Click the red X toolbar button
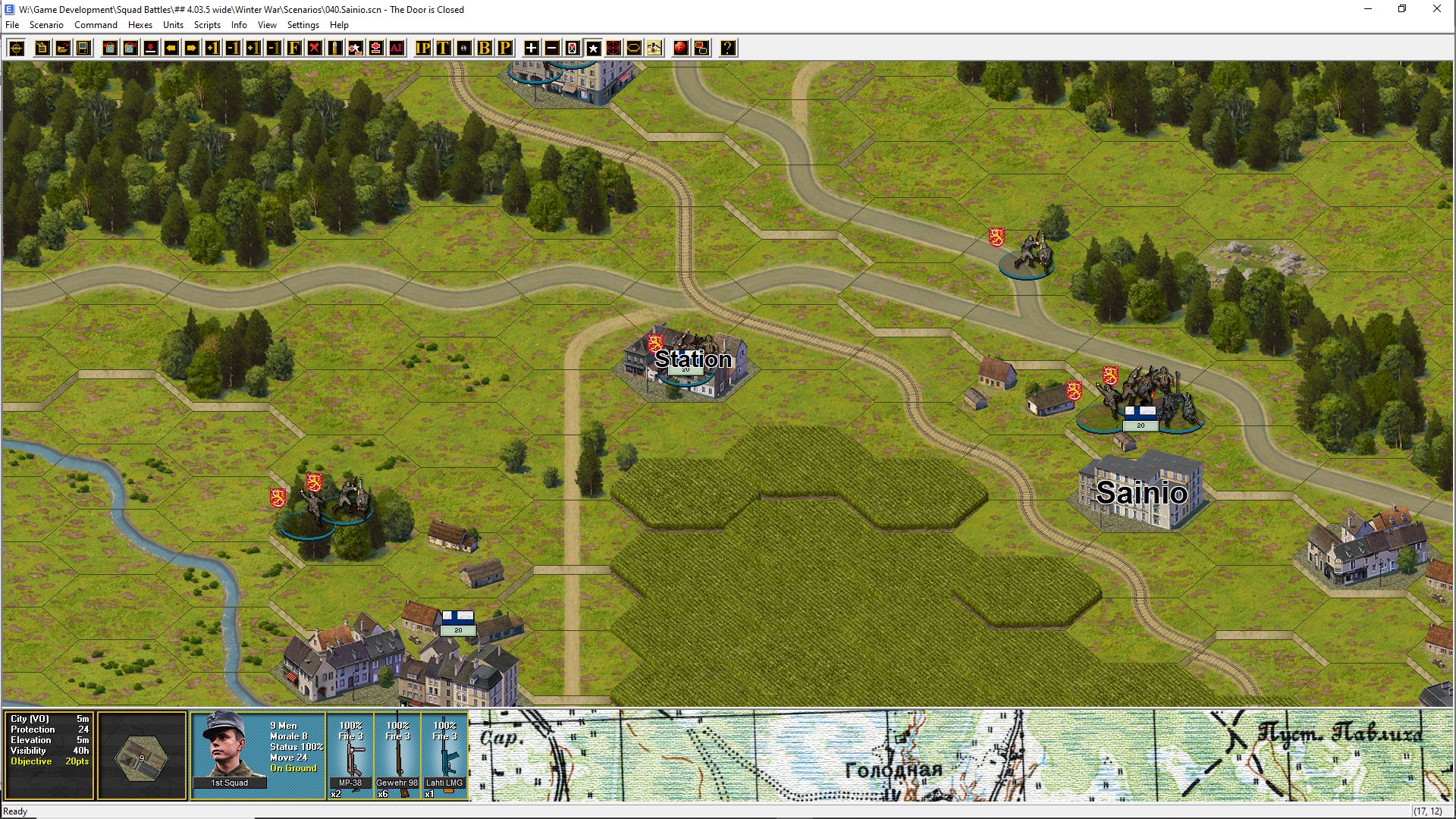 (315, 49)
